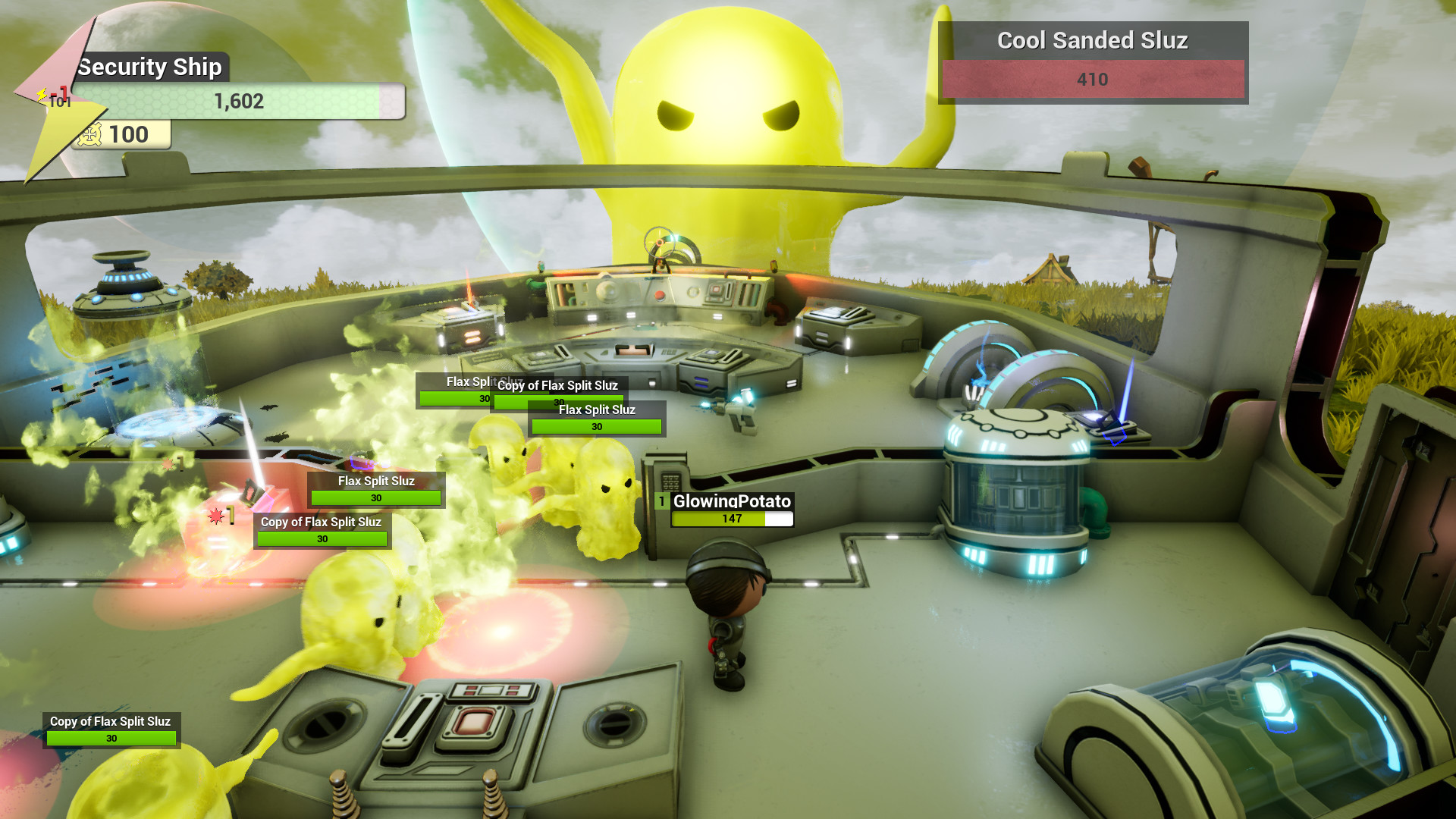
Task: Click the Copy of Flax Split Sluz label bottom-left
Action: coord(111,721)
